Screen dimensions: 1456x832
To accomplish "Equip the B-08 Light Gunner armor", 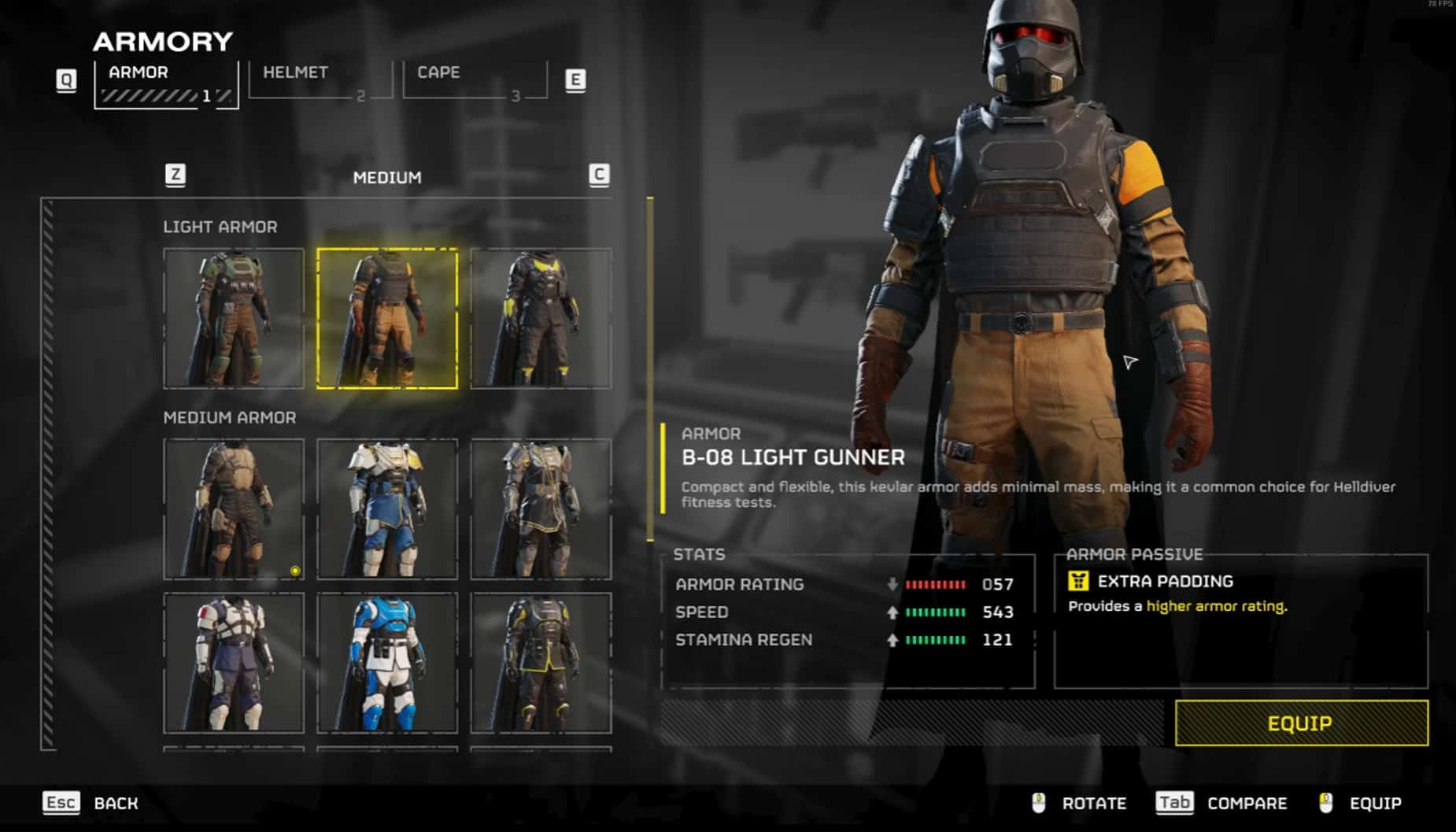I will pyautogui.click(x=1301, y=723).
